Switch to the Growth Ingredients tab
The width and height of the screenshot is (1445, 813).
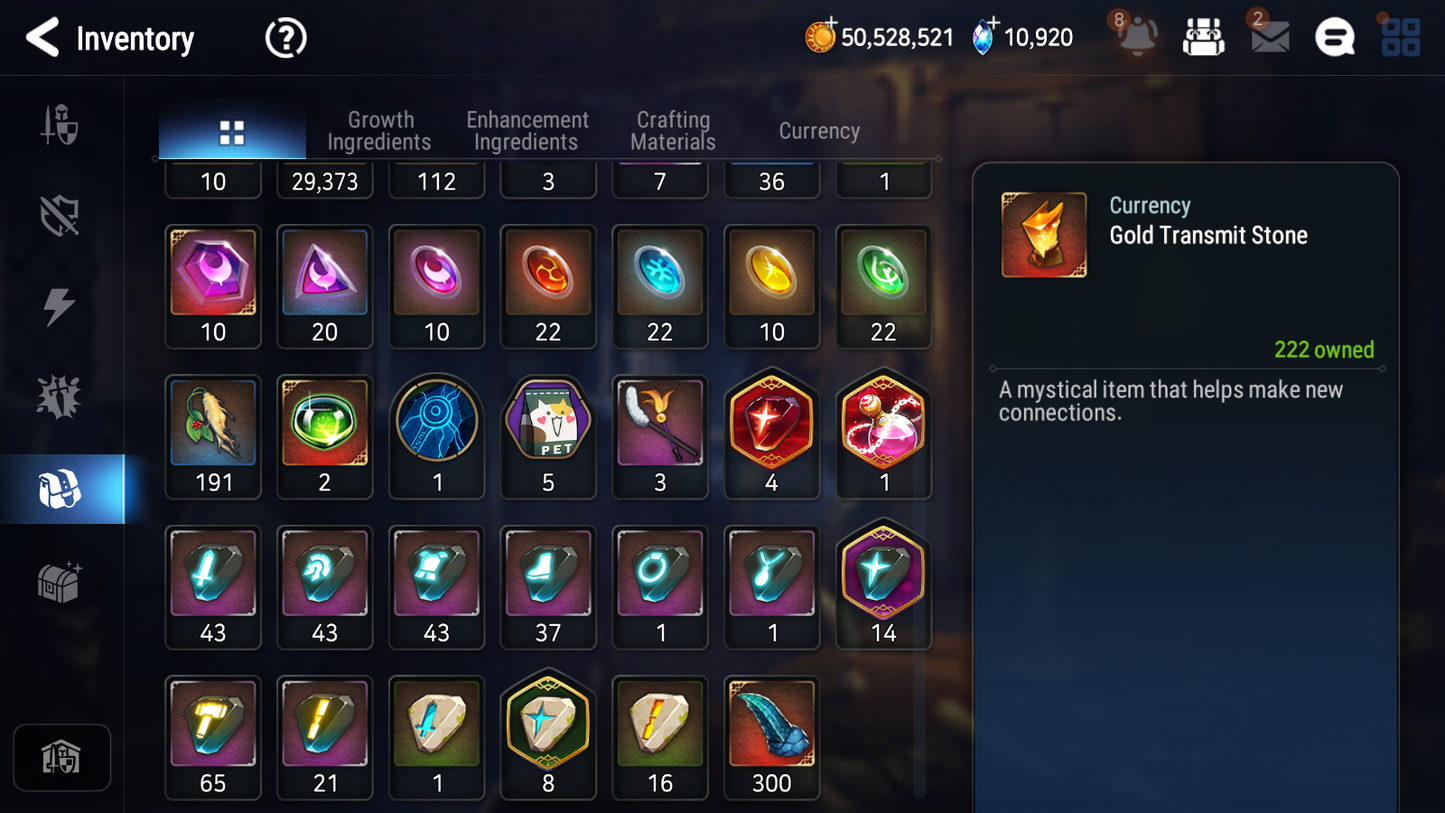pyautogui.click(x=380, y=131)
